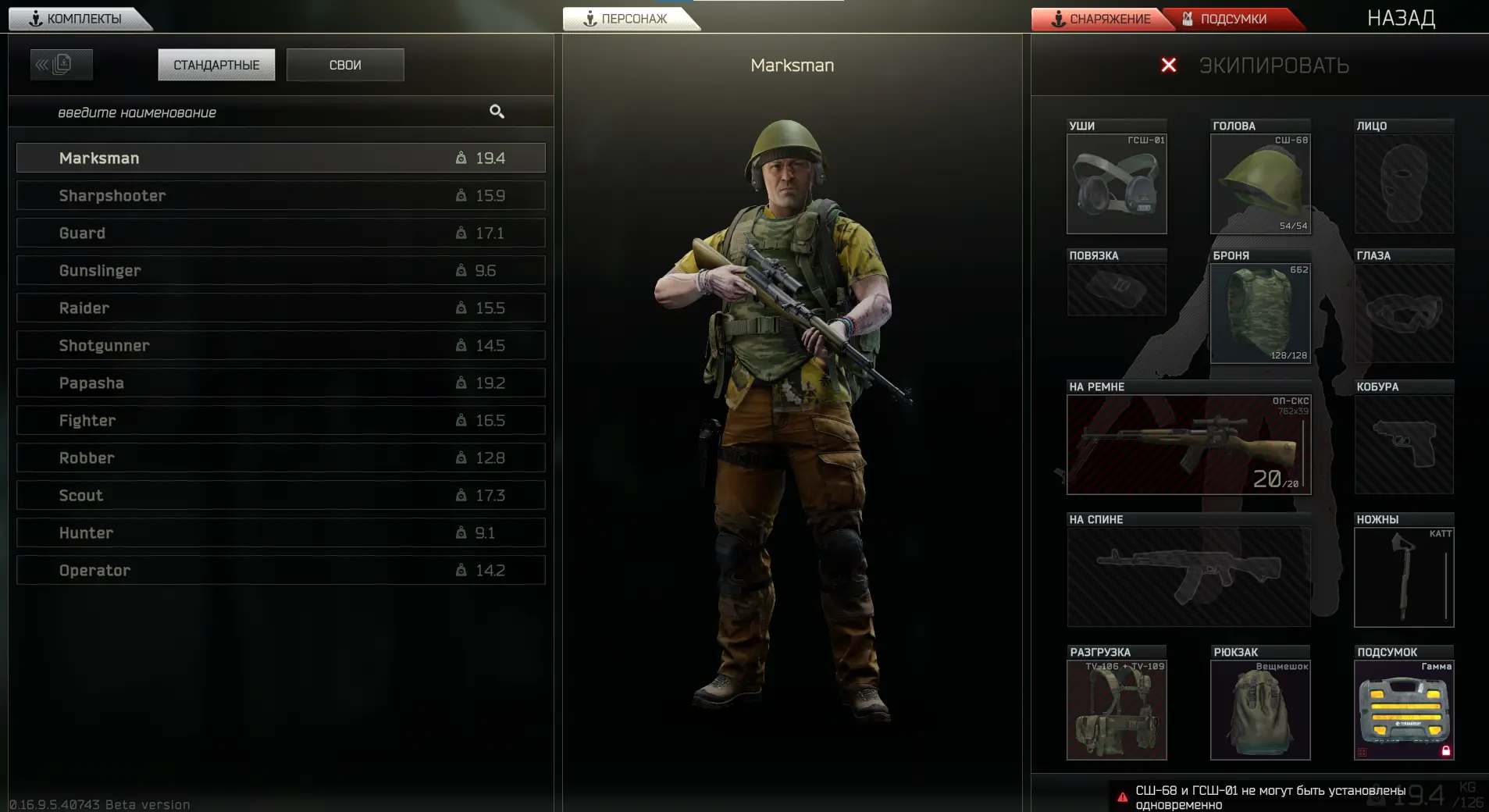Open the ПОДСУМКИ tab
Screen dimensions: 1489x812
click(x=1232, y=19)
